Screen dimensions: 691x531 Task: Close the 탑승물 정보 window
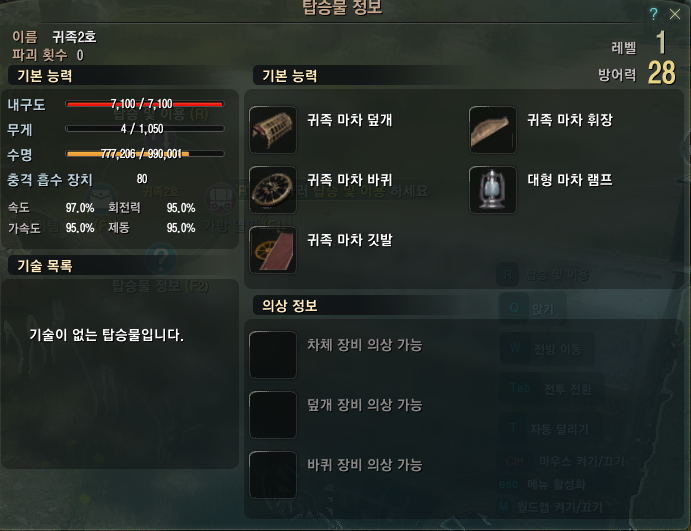673,13
